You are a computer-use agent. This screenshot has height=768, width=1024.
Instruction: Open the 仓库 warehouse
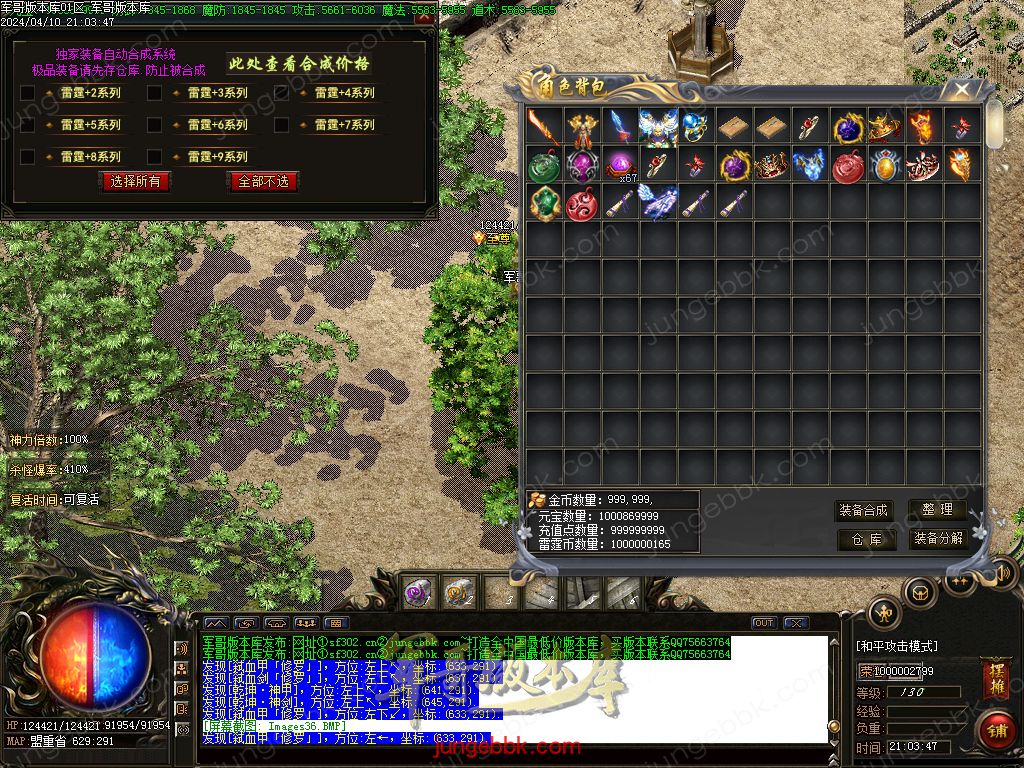[866, 539]
